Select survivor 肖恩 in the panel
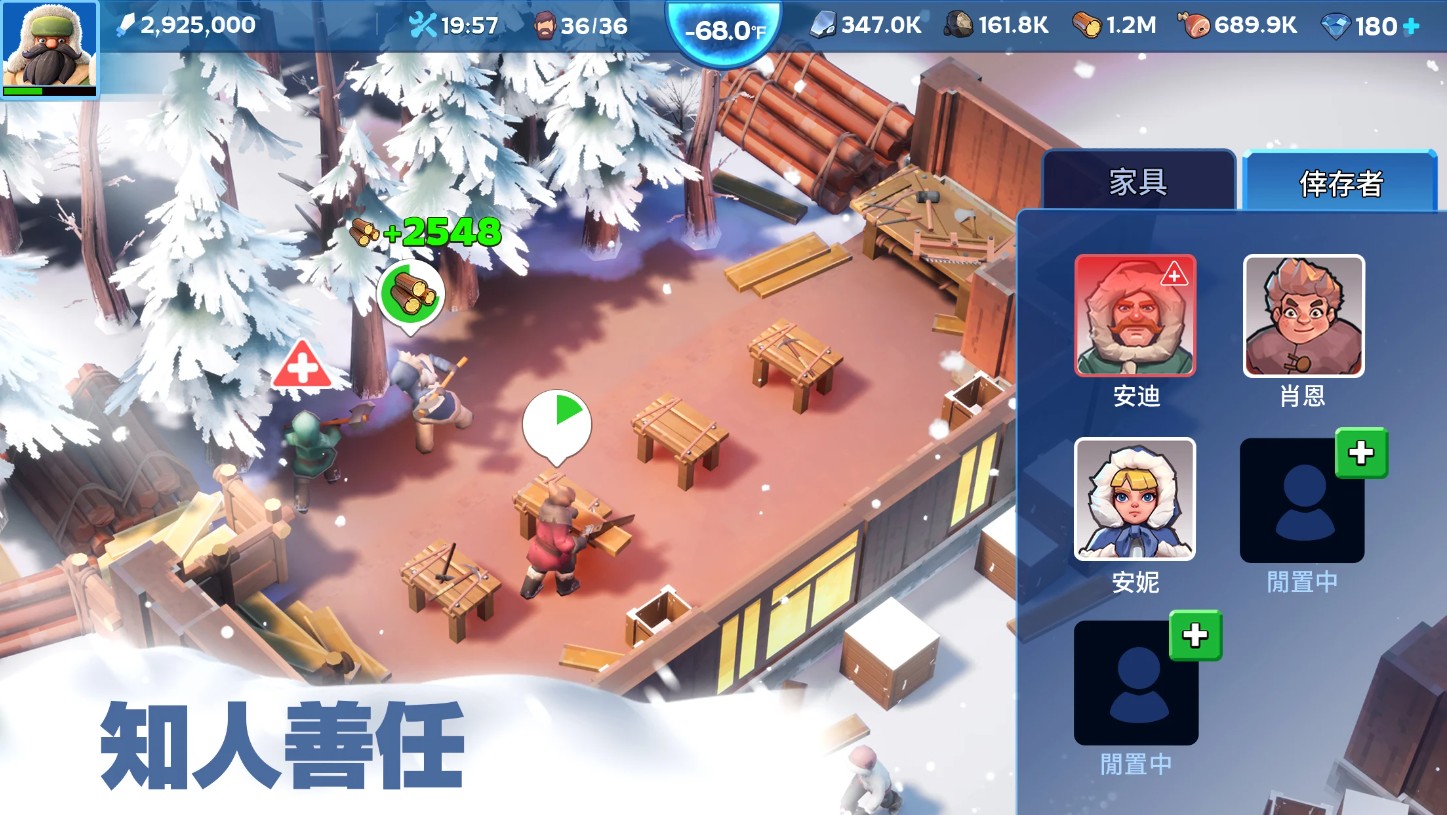This screenshot has height=815, width=1447. (1302, 315)
